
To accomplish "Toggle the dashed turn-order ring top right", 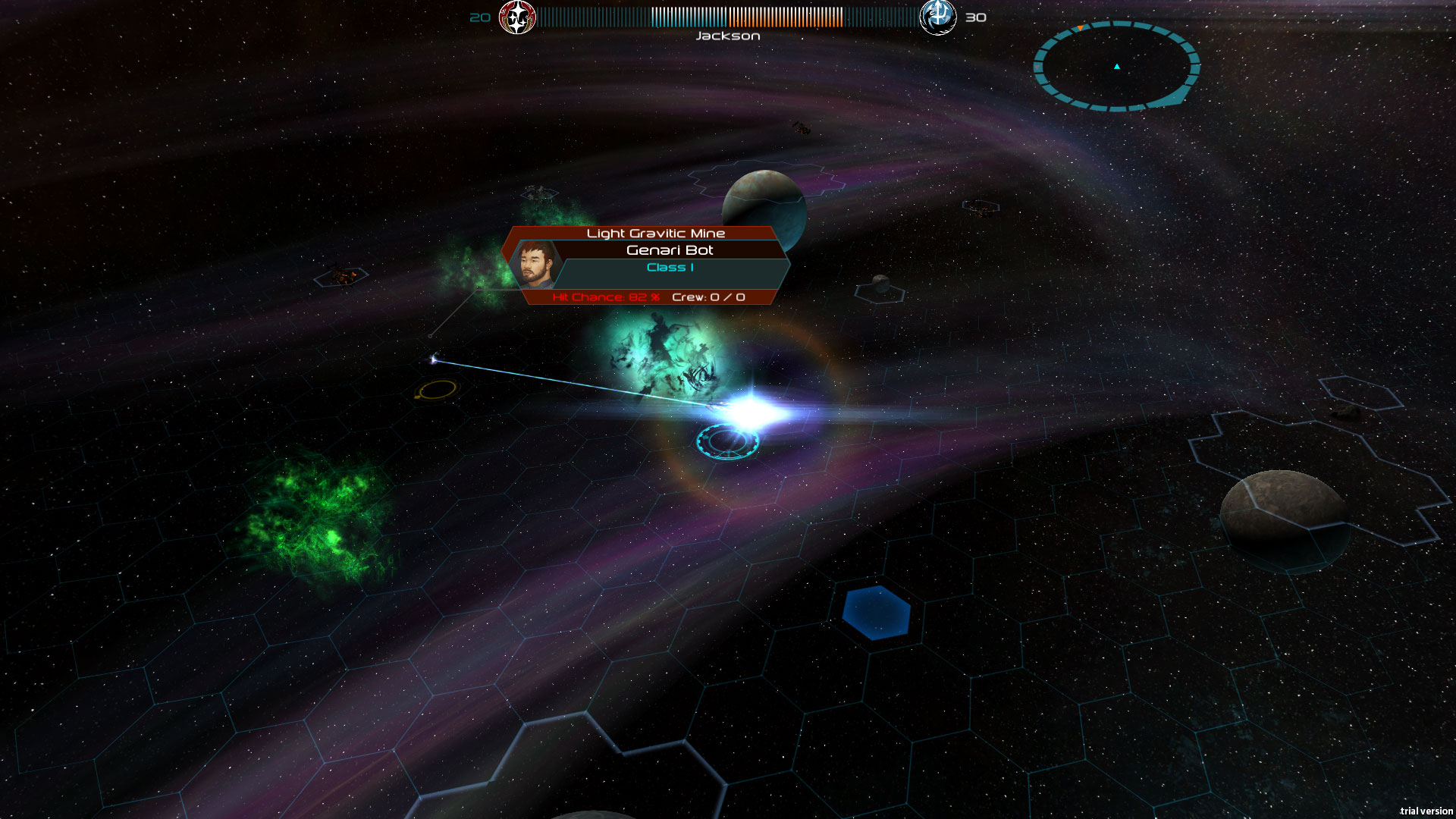I will pos(1117,67).
